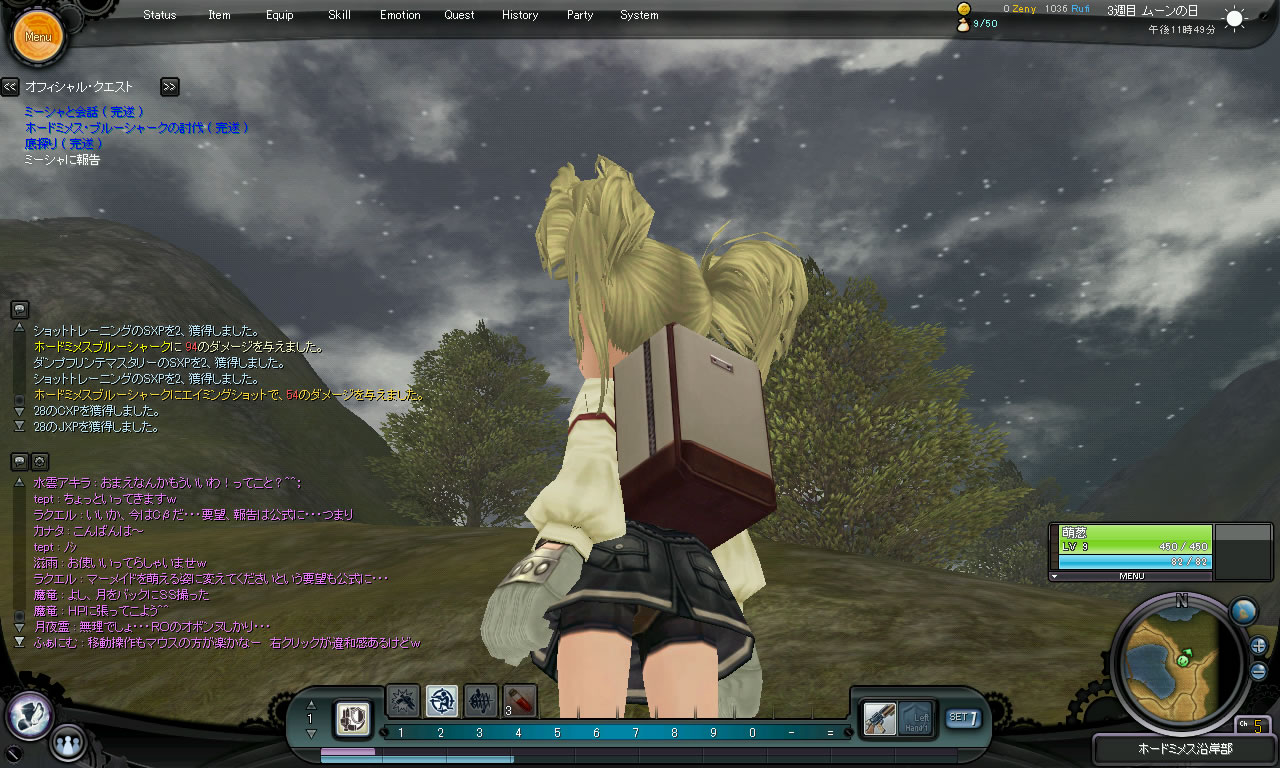
Task: Open the Skill menu
Action: (x=339, y=15)
